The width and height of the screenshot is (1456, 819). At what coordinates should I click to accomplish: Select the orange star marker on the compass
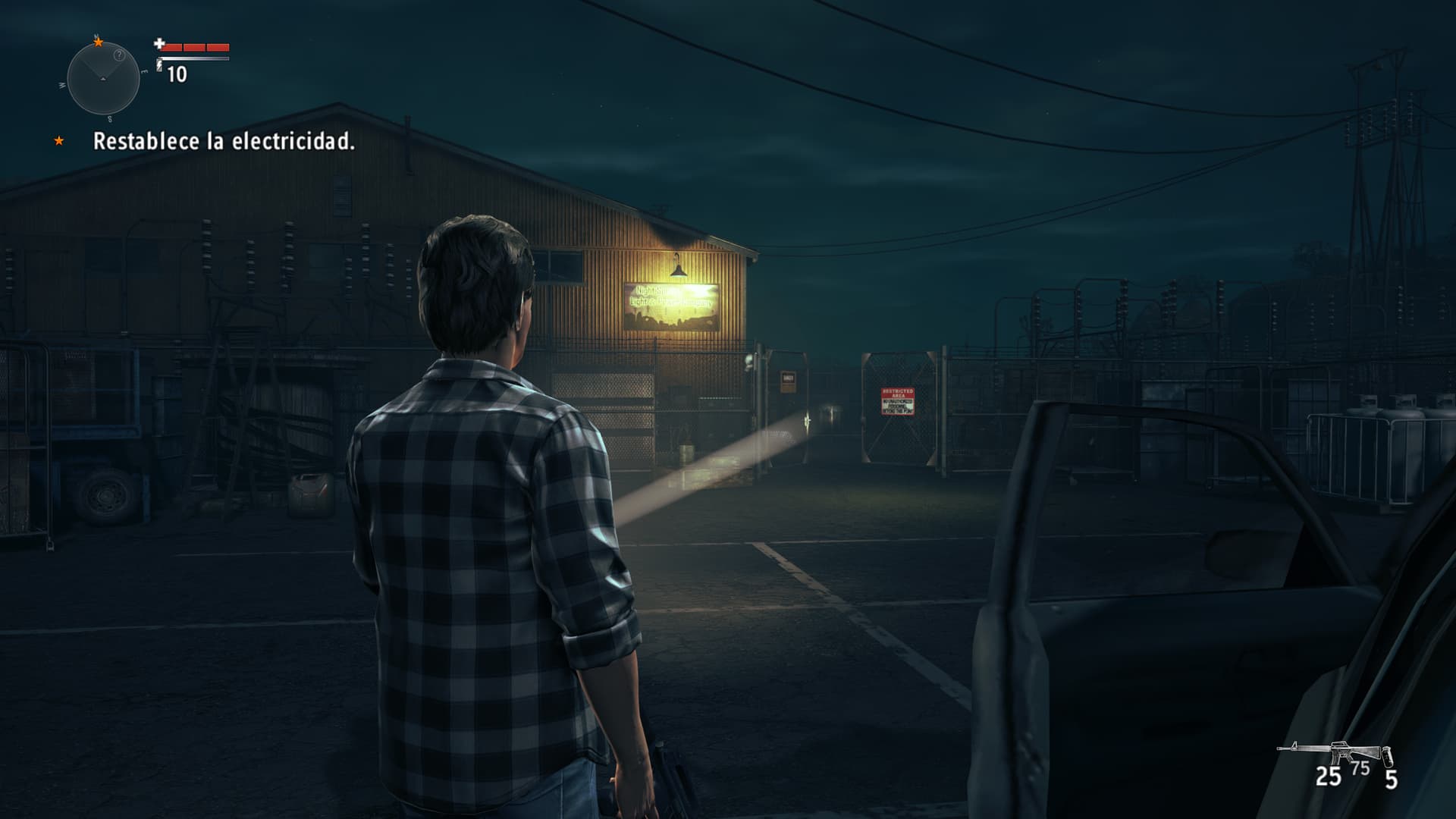98,42
